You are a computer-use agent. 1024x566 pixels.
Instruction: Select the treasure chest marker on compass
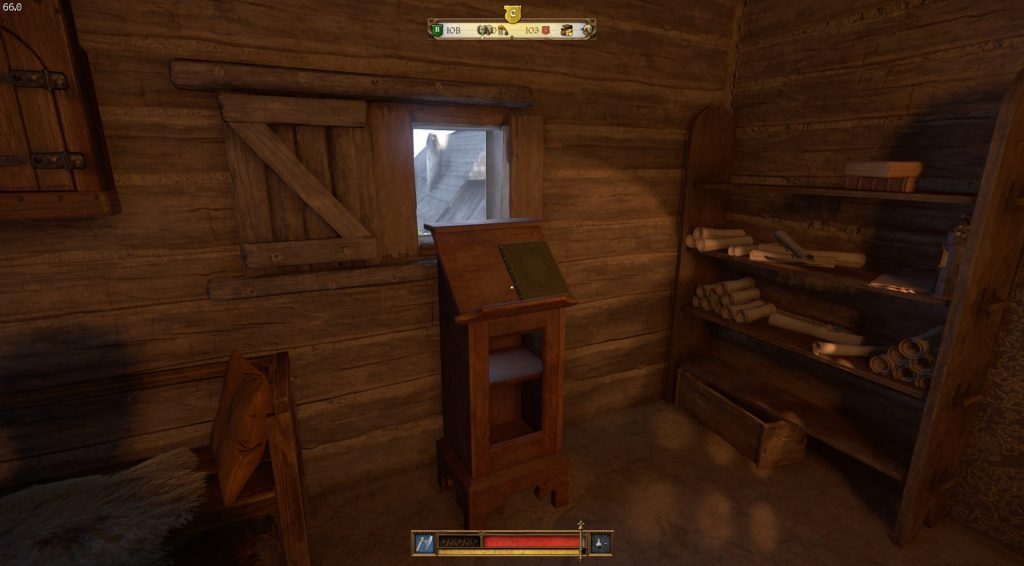[566, 30]
